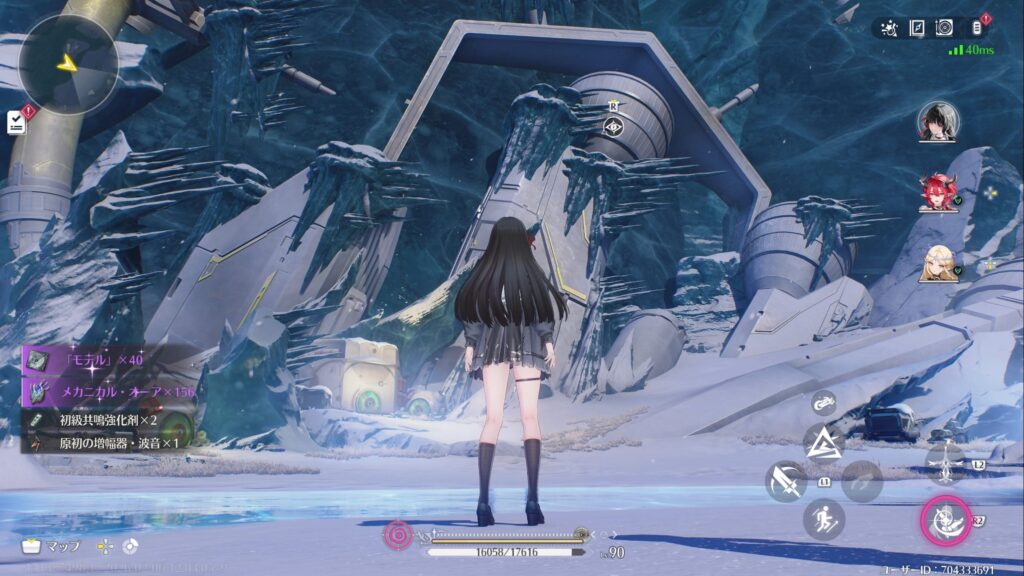Trigger the sword basic attack button
This screenshot has height=576, width=1024.
click(x=786, y=481)
